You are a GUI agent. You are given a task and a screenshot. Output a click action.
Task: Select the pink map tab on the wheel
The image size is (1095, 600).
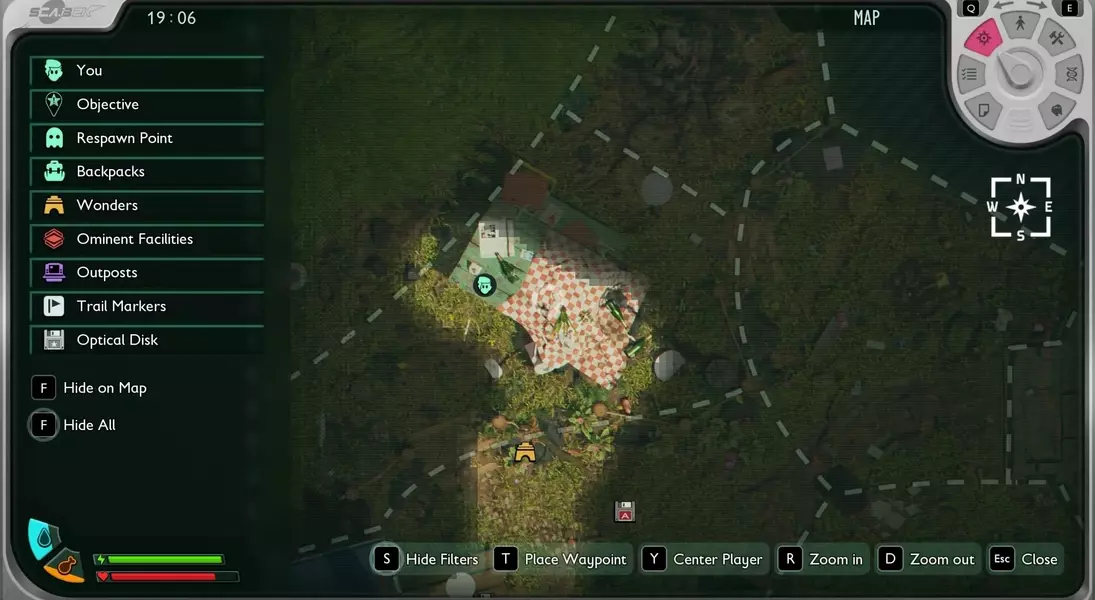[983, 39]
